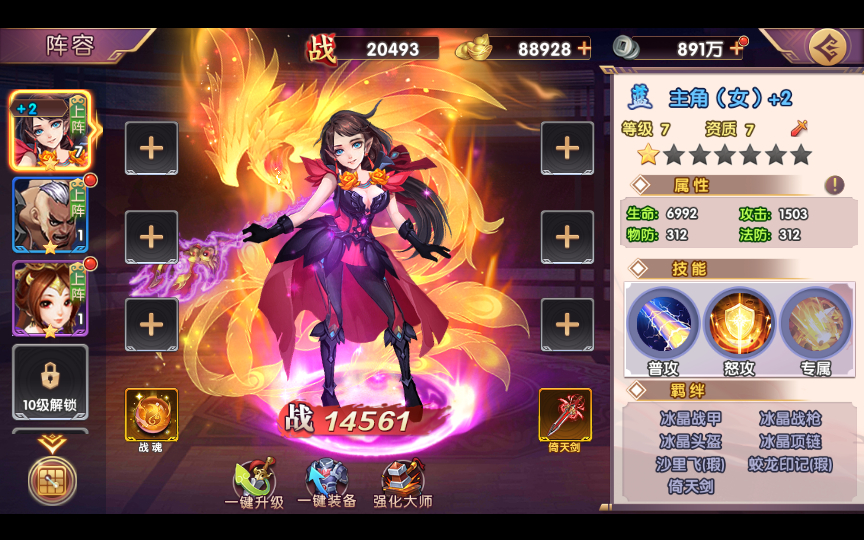Show attribute details with exclamation icon
The height and width of the screenshot is (540, 864).
pos(834,185)
